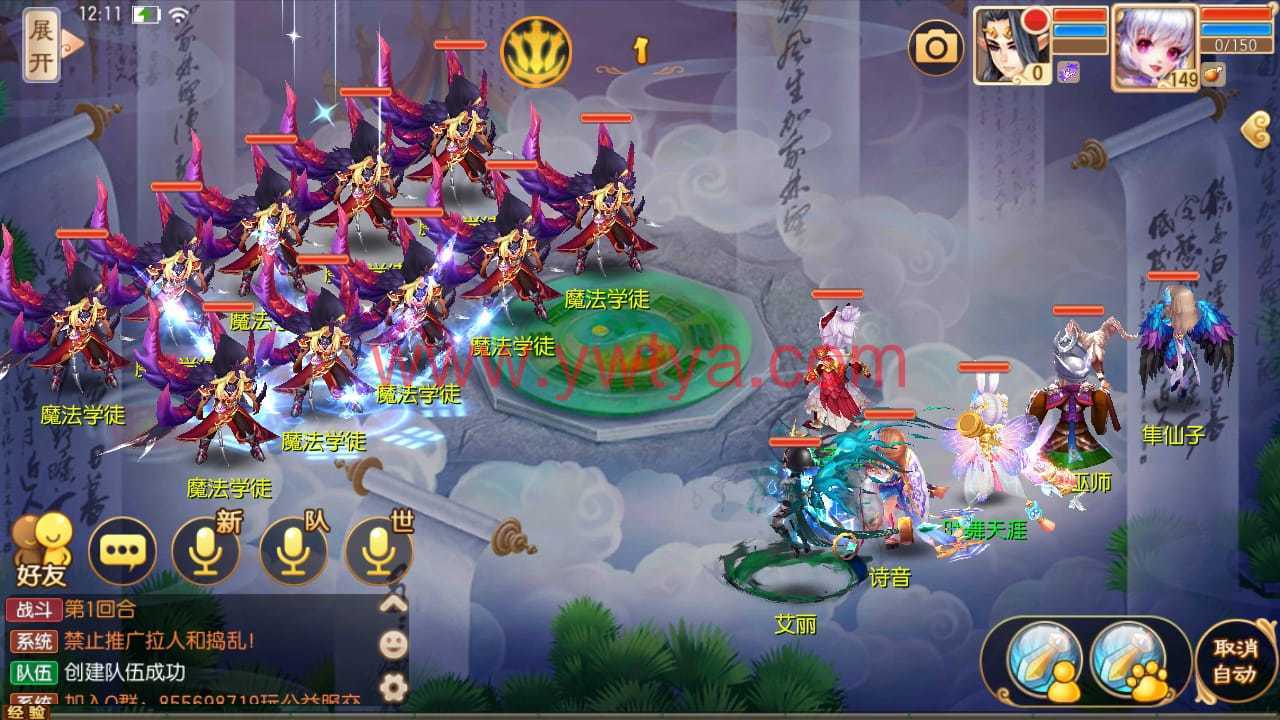This screenshot has height=720, width=1280.
Task: Select the white-haired pet portrait
Action: coord(1155,47)
